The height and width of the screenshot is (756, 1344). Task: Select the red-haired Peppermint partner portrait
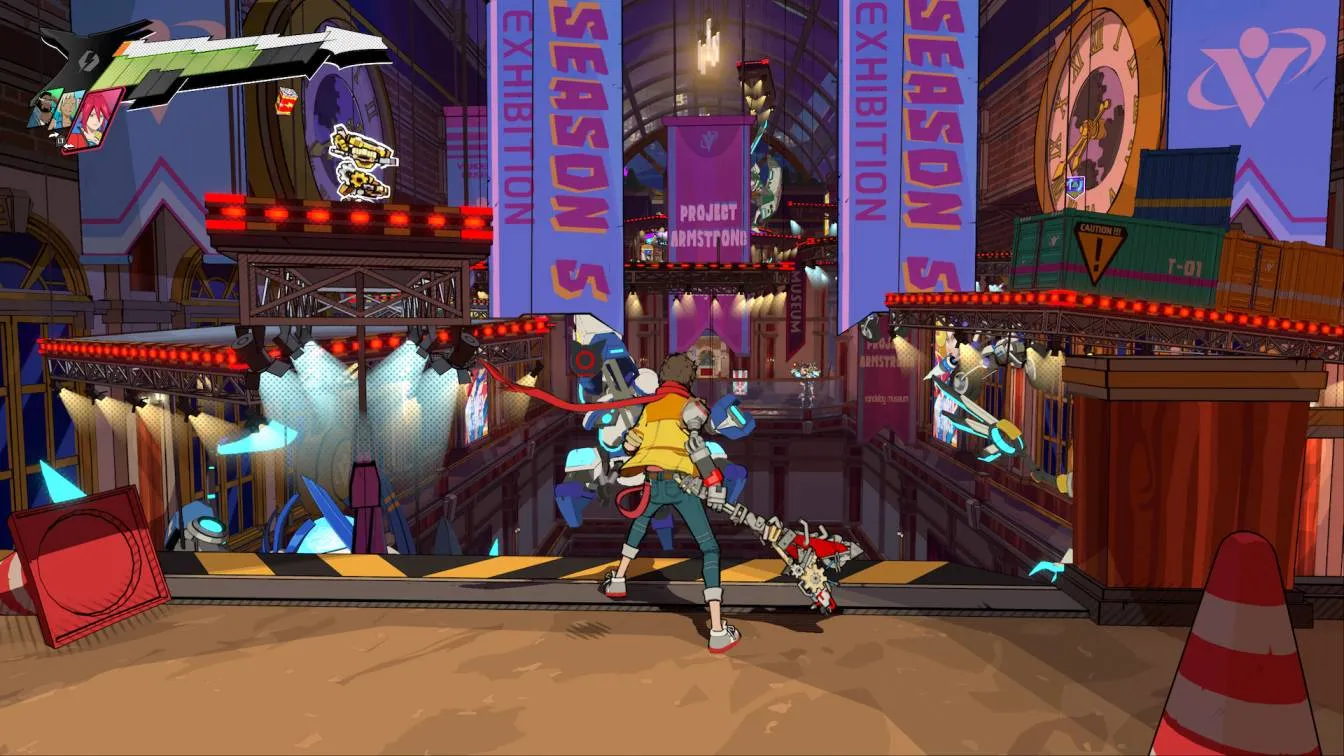coord(93,120)
